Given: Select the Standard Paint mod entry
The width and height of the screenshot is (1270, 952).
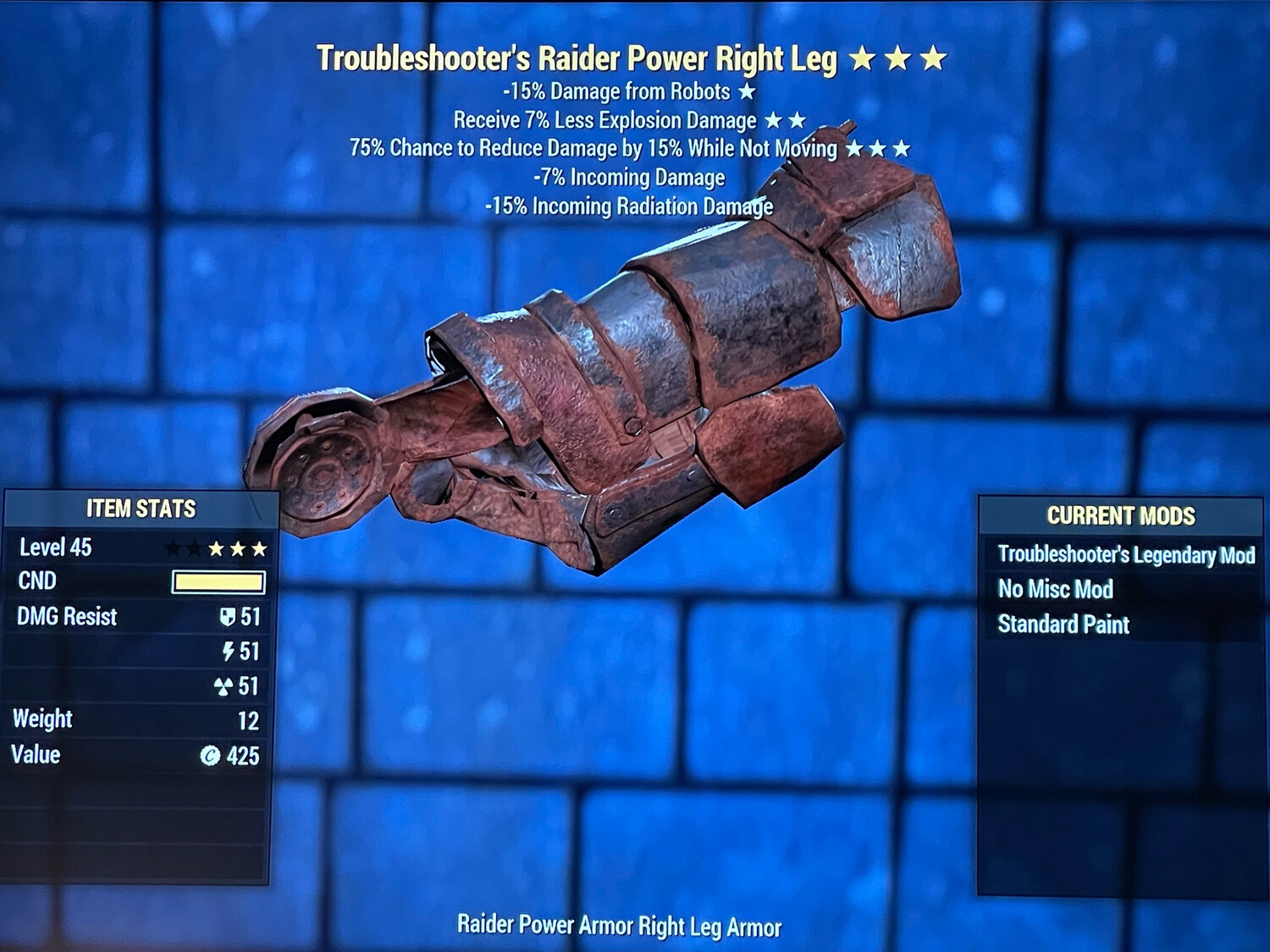Looking at the screenshot, I should 1064,625.
